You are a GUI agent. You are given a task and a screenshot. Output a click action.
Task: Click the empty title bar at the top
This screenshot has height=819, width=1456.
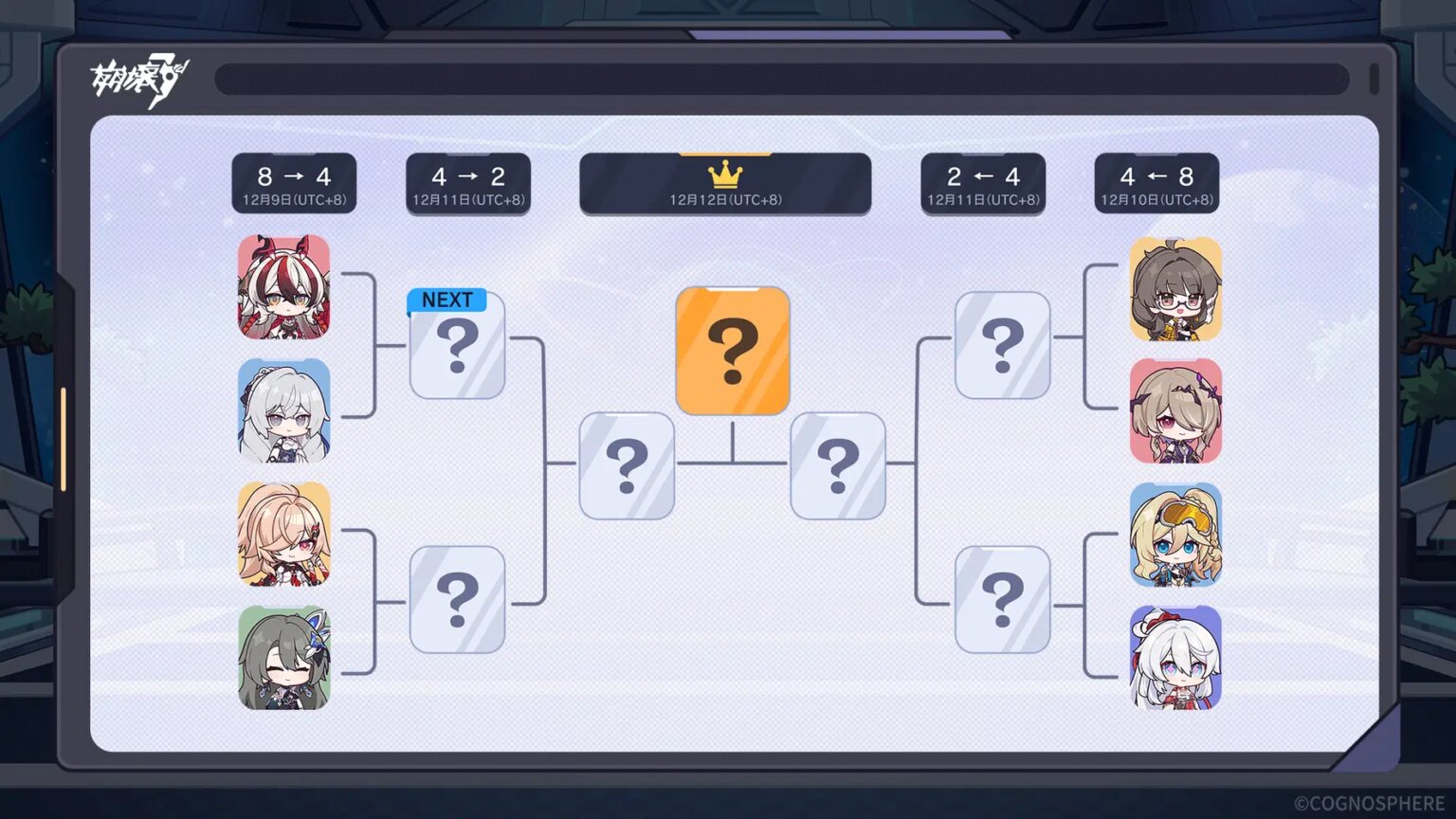(787, 78)
